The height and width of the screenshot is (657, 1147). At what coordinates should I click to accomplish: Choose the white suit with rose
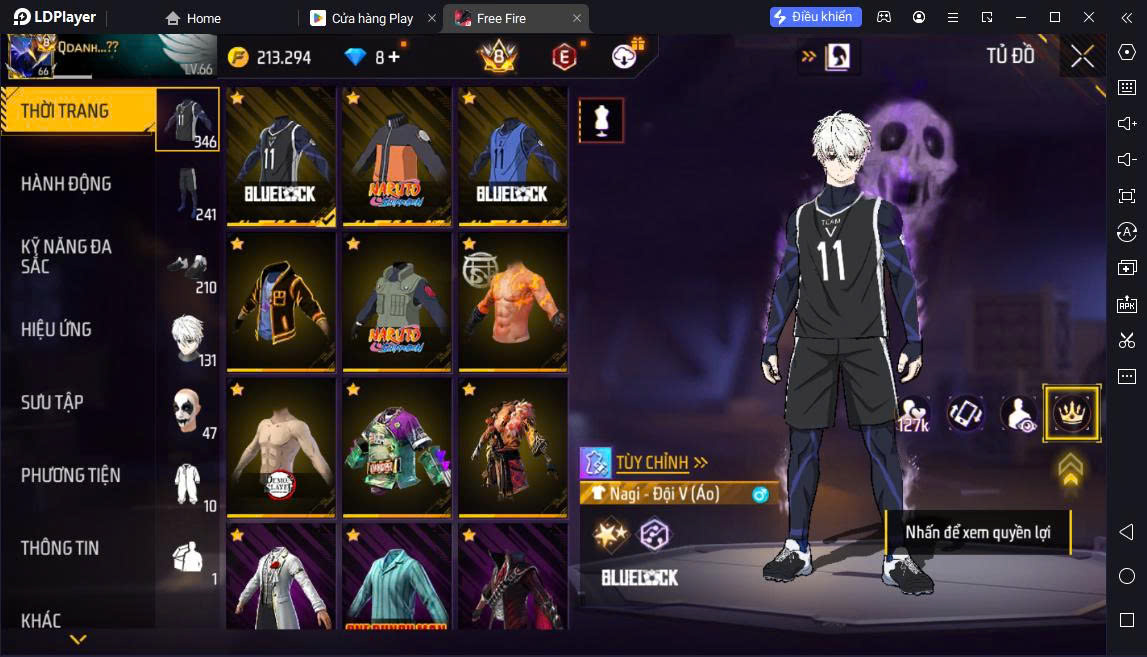point(281,577)
